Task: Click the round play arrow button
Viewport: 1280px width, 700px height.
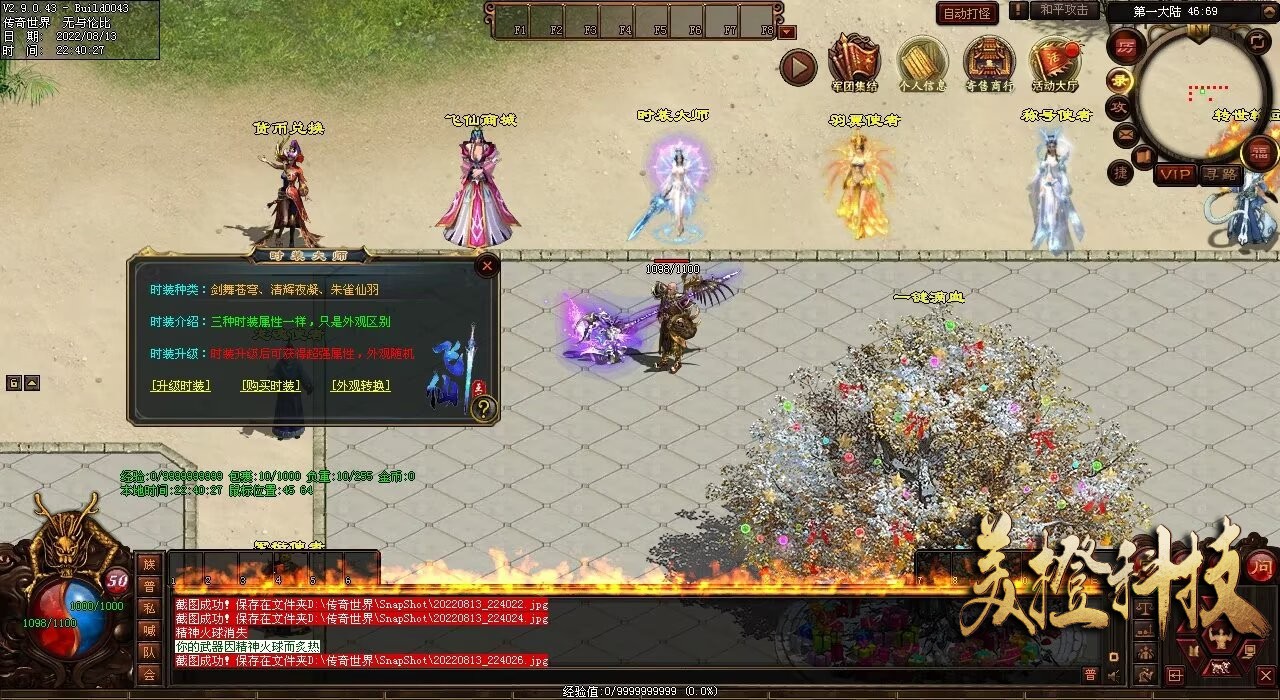Action: [798, 67]
